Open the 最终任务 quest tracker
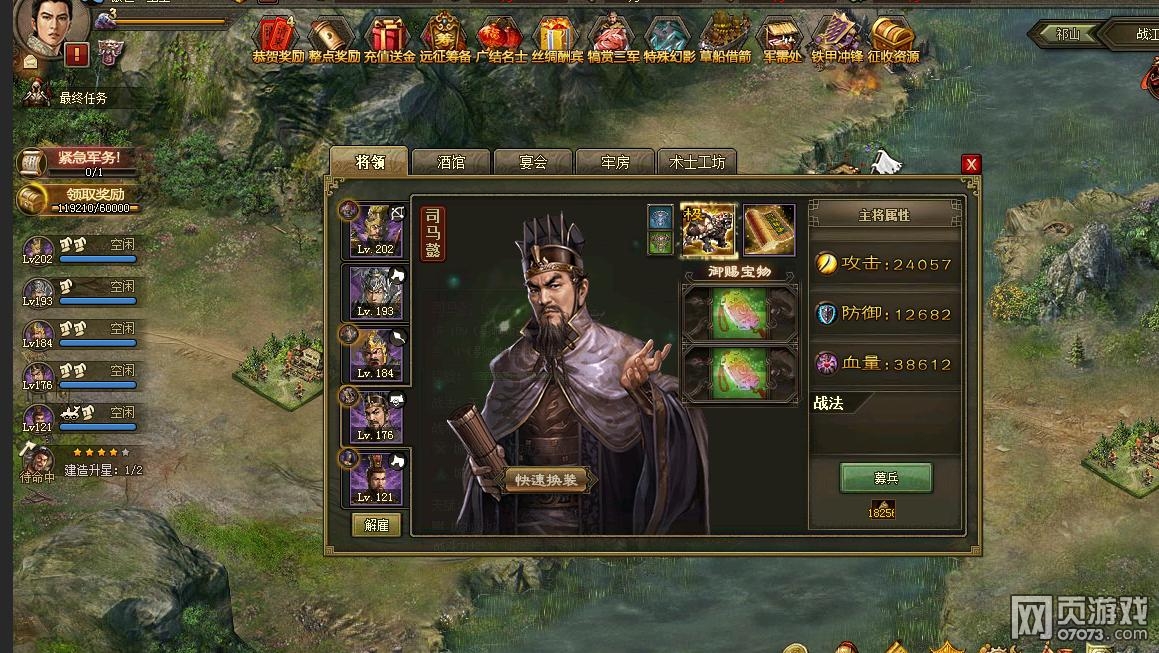 pos(82,98)
